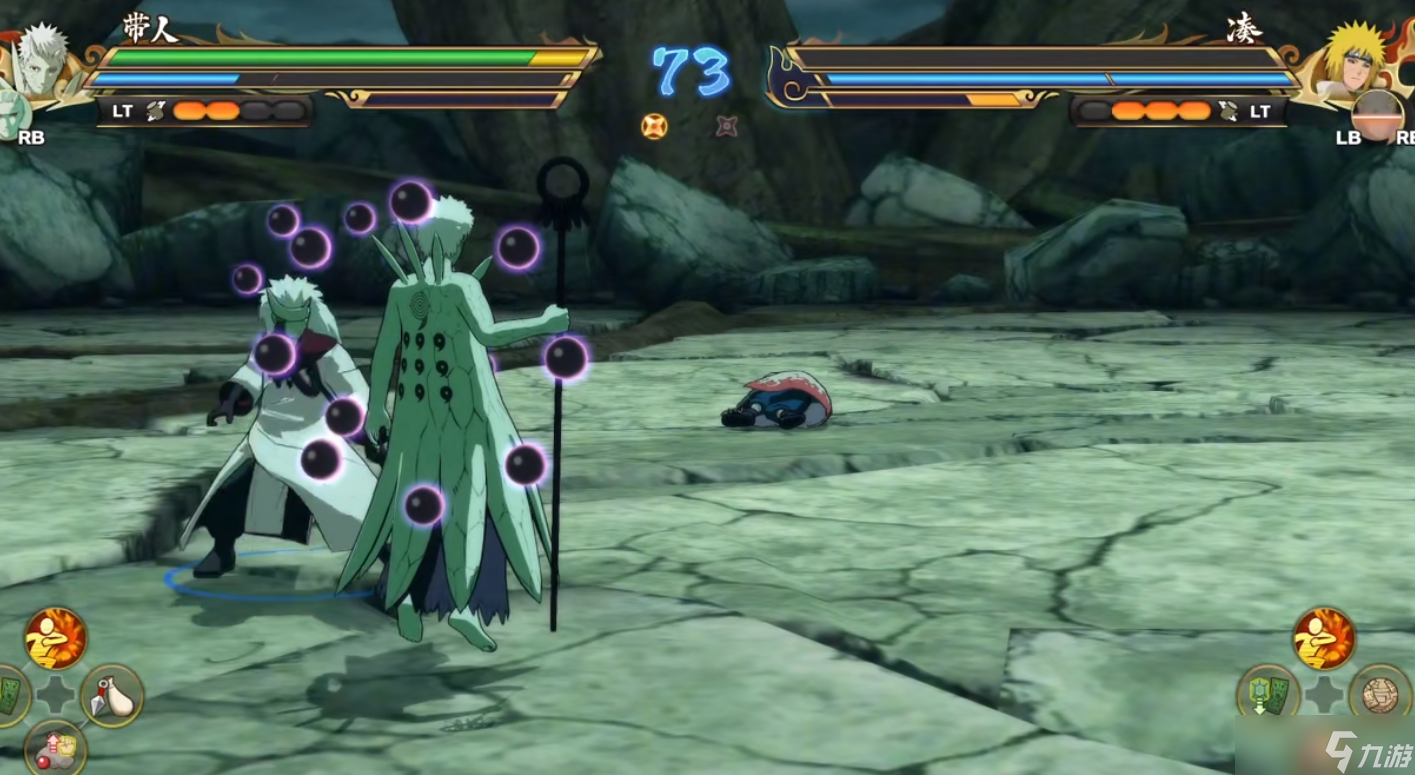Use the rock with fist boost item
Screen dimensions: 1415x775
pos(55,748)
